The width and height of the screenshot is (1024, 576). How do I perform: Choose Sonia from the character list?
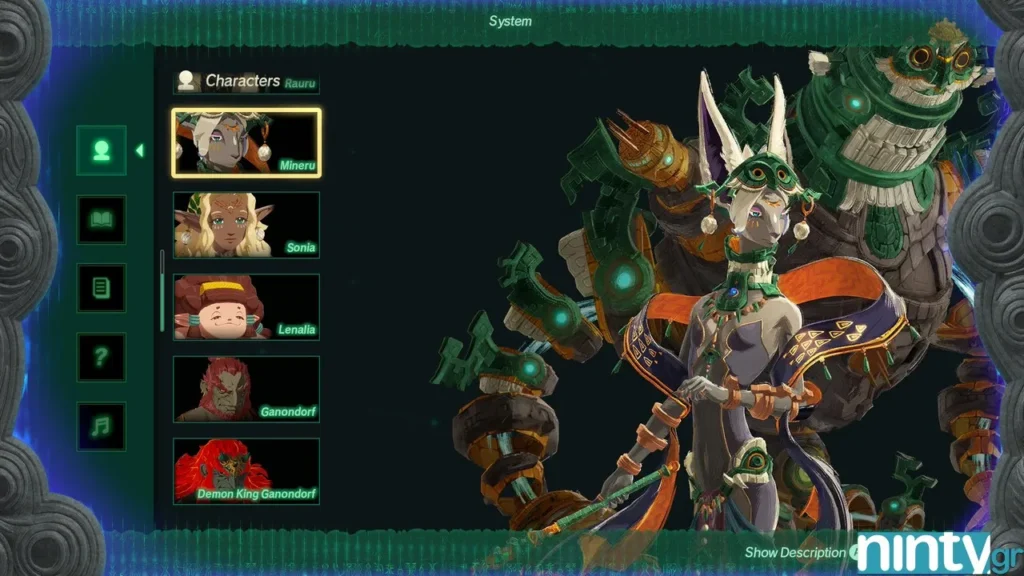246,225
